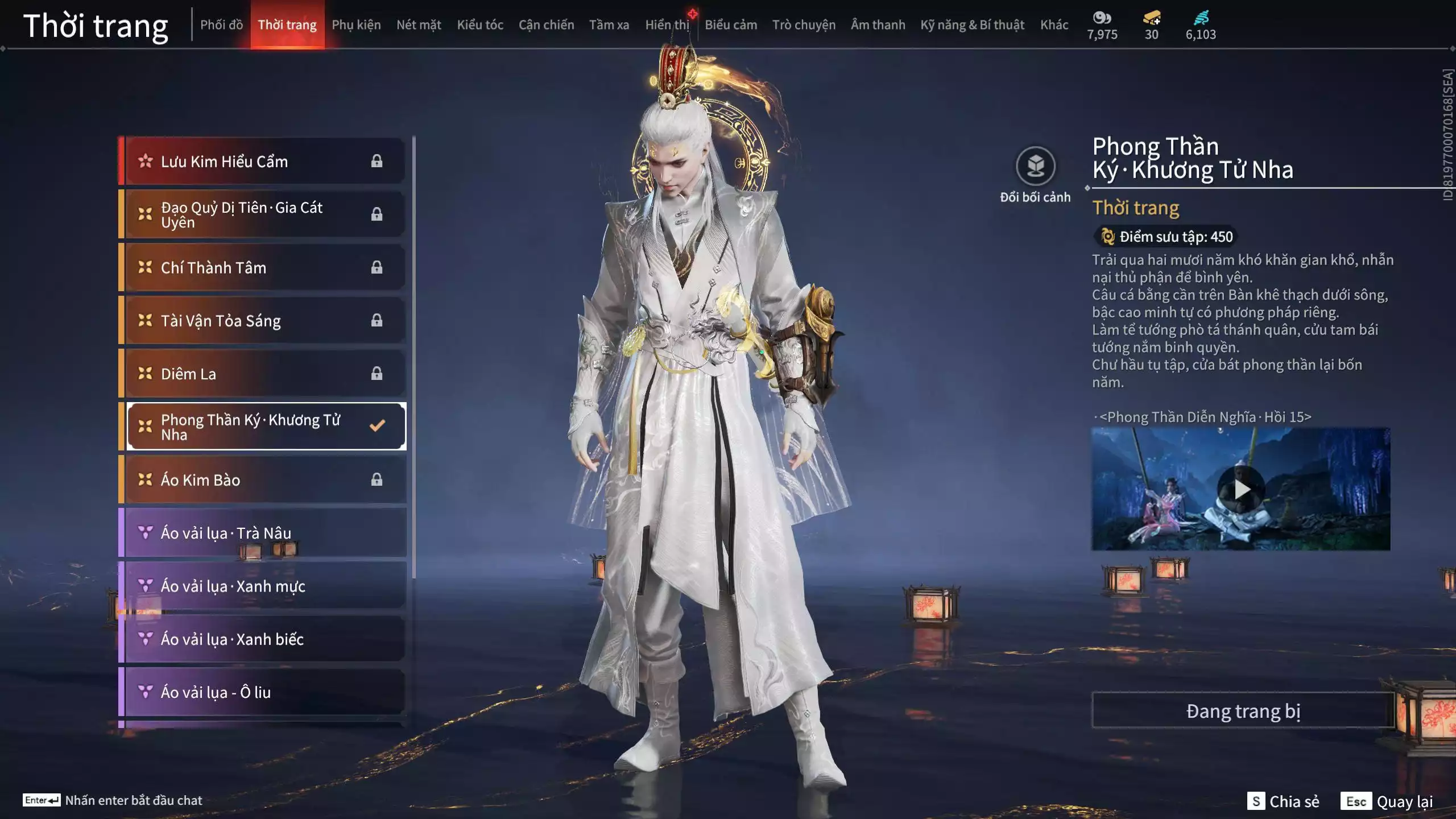The image size is (1456, 819).
Task: Open the Âm thanh tab
Action: (x=878, y=24)
